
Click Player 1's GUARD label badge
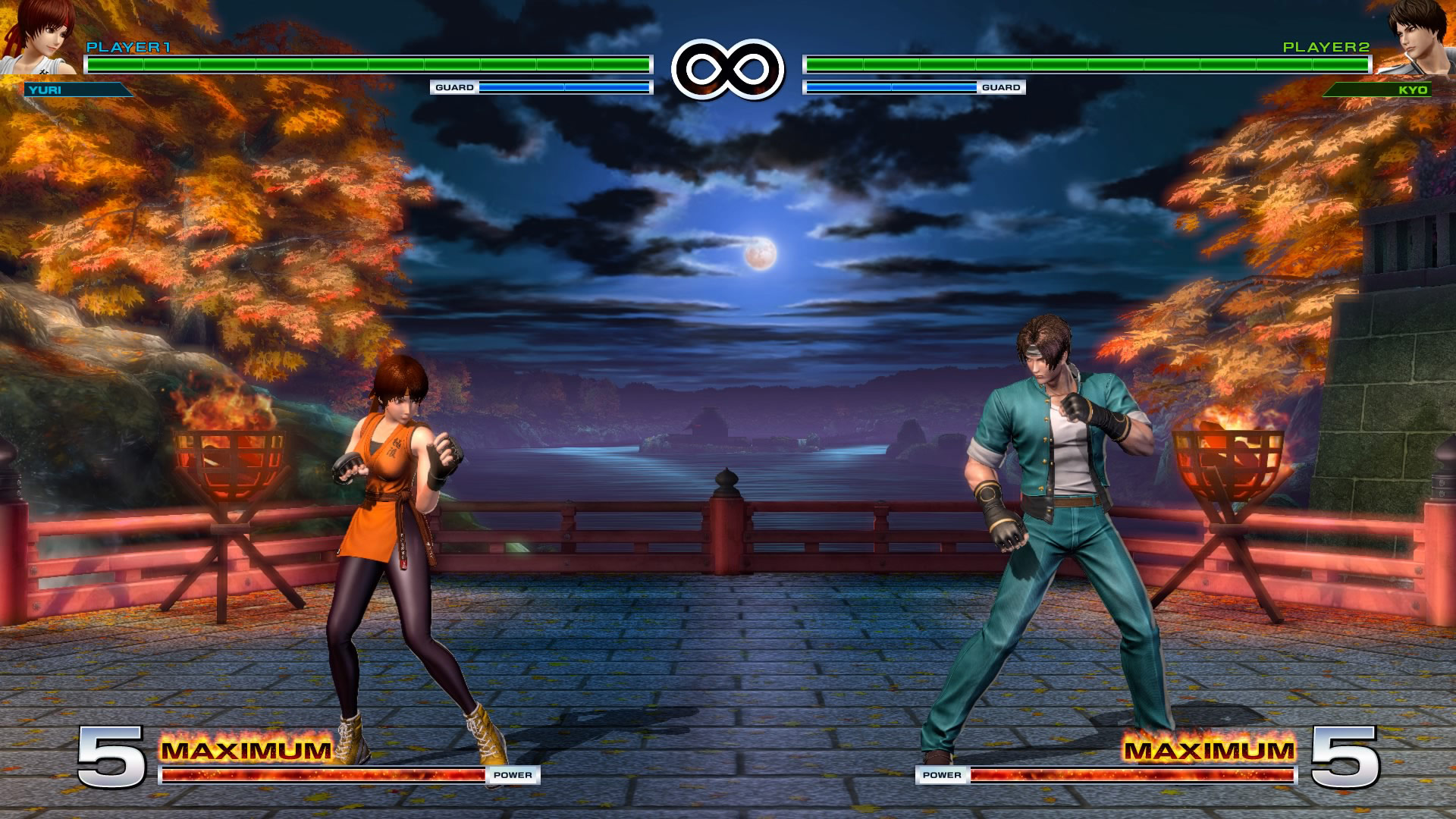(x=453, y=88)
